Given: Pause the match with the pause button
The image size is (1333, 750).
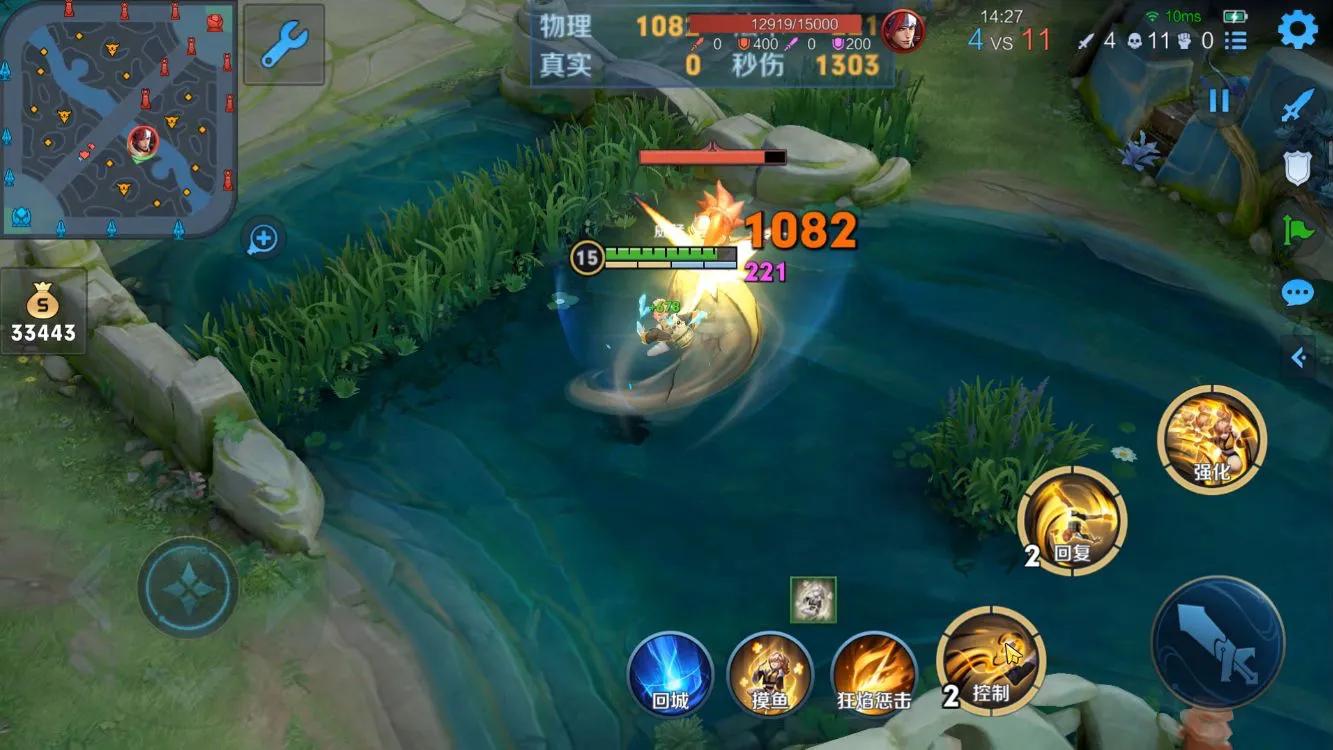Looking at the screenshot, I should [x=1218, y=100].
